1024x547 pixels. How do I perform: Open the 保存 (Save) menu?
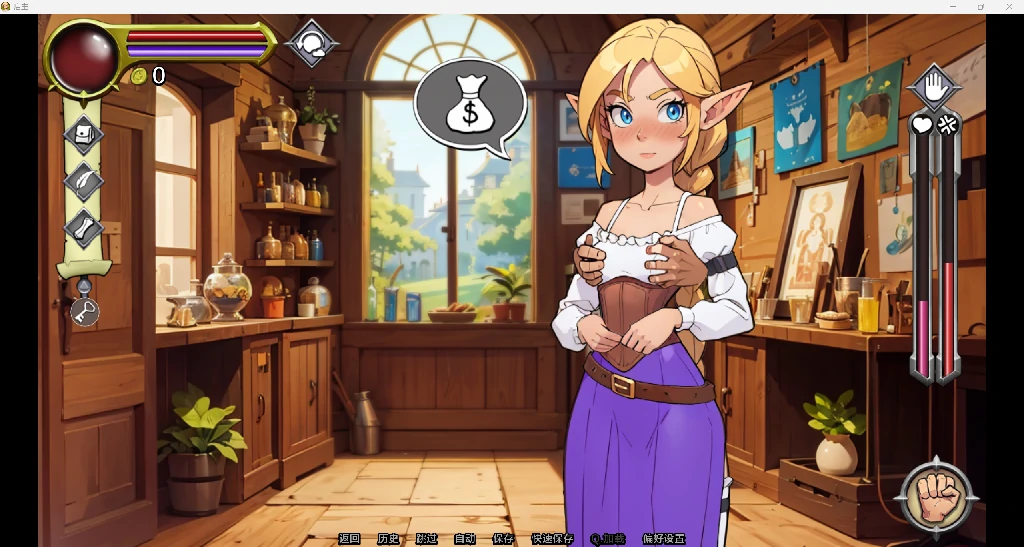[503, 538]
